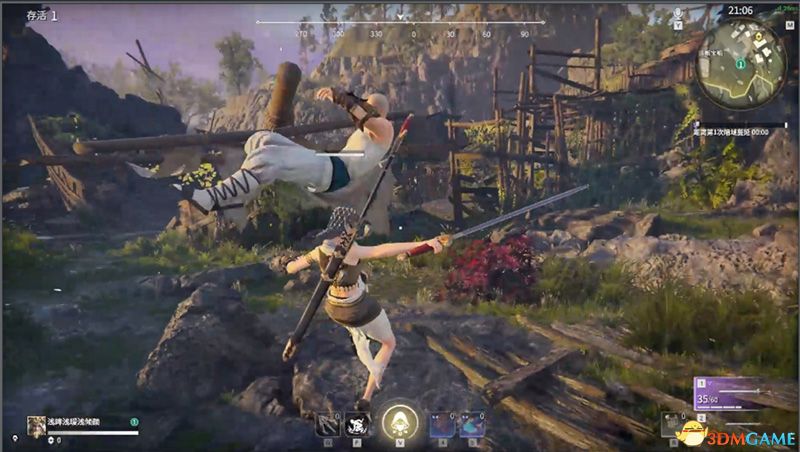Click the green numbered marker on minimap
Screen dimensions: 800x452
(x=740, y=64)
